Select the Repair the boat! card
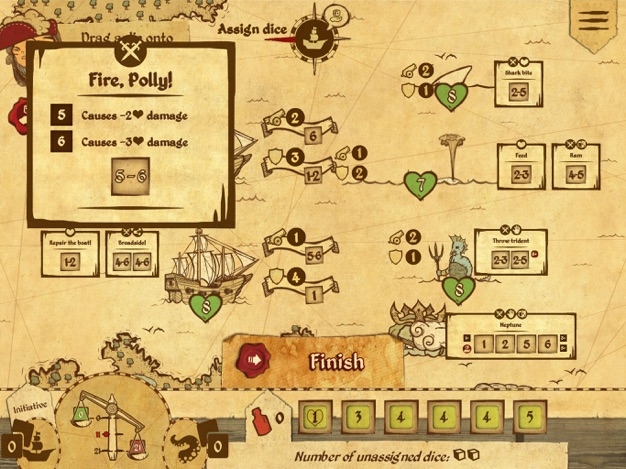626x469 pixels. coord(70,253)
